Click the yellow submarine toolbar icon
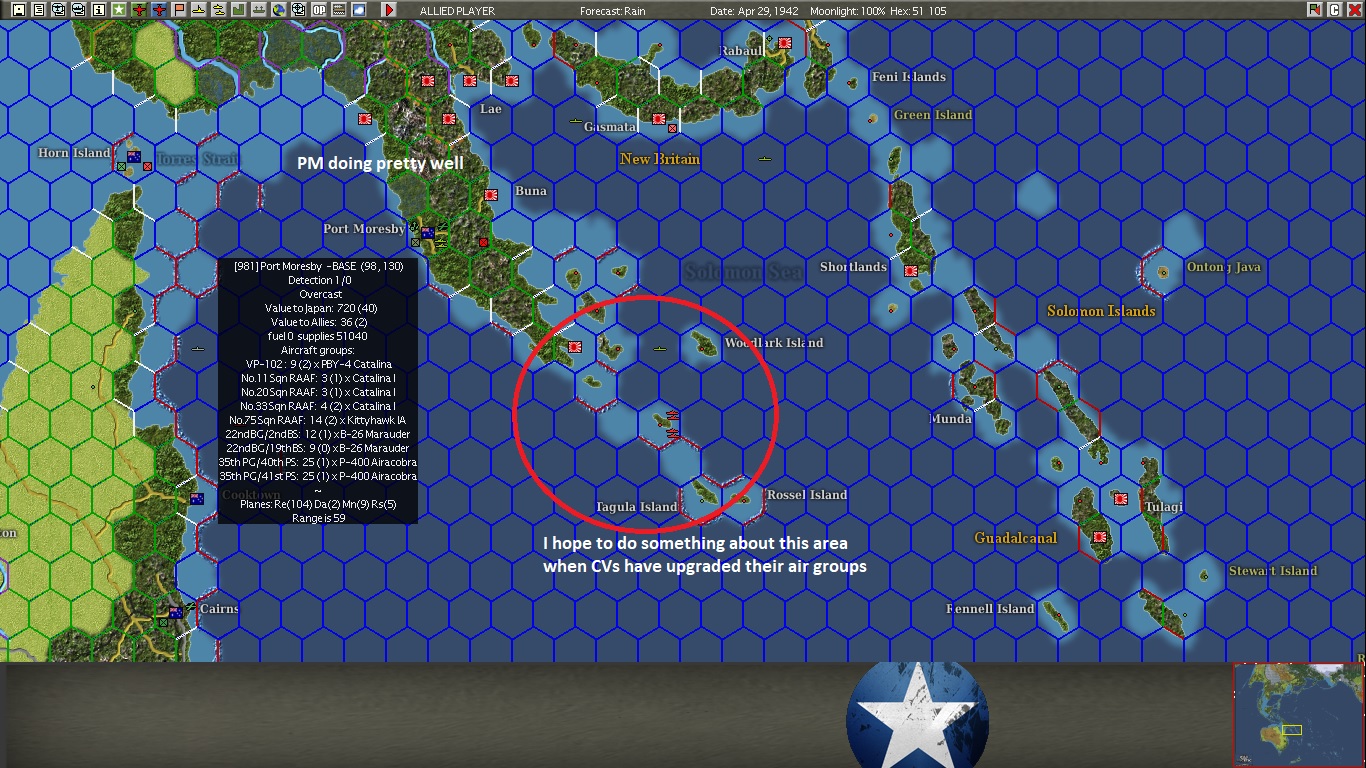 [198, 10]
